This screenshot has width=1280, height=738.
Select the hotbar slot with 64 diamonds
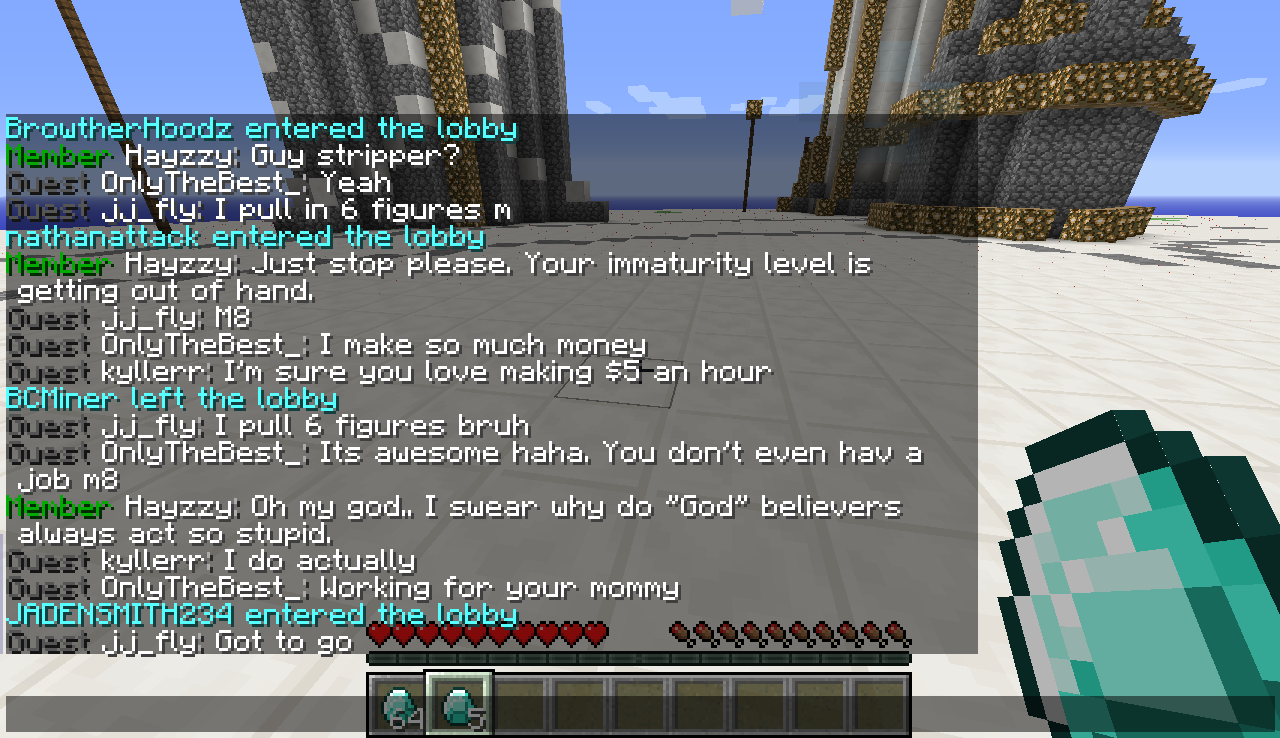coord(400,706)
